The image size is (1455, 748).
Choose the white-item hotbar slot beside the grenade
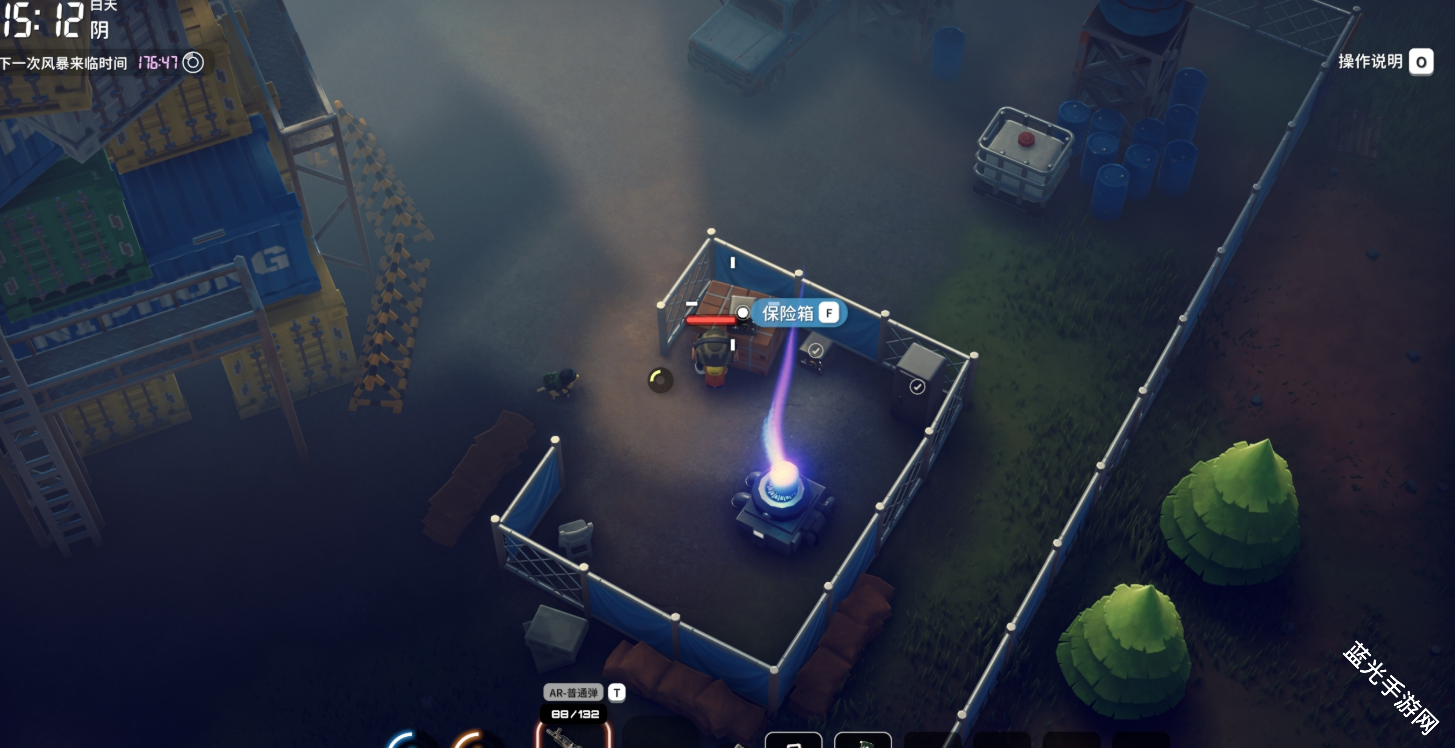tap(794, 741)
